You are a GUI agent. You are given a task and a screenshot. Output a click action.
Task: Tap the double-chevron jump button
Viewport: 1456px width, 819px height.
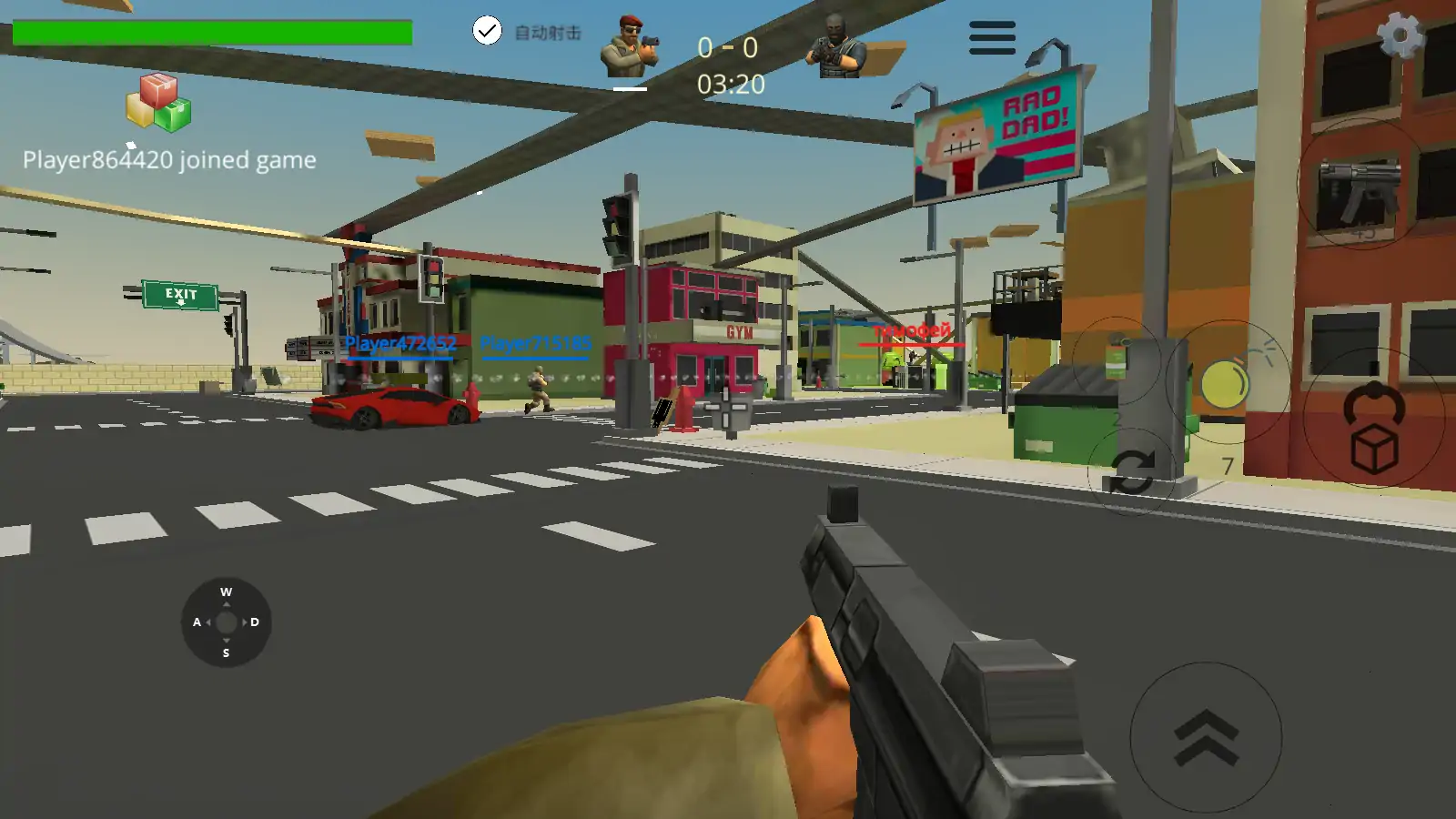click(x=1206, y=737)
